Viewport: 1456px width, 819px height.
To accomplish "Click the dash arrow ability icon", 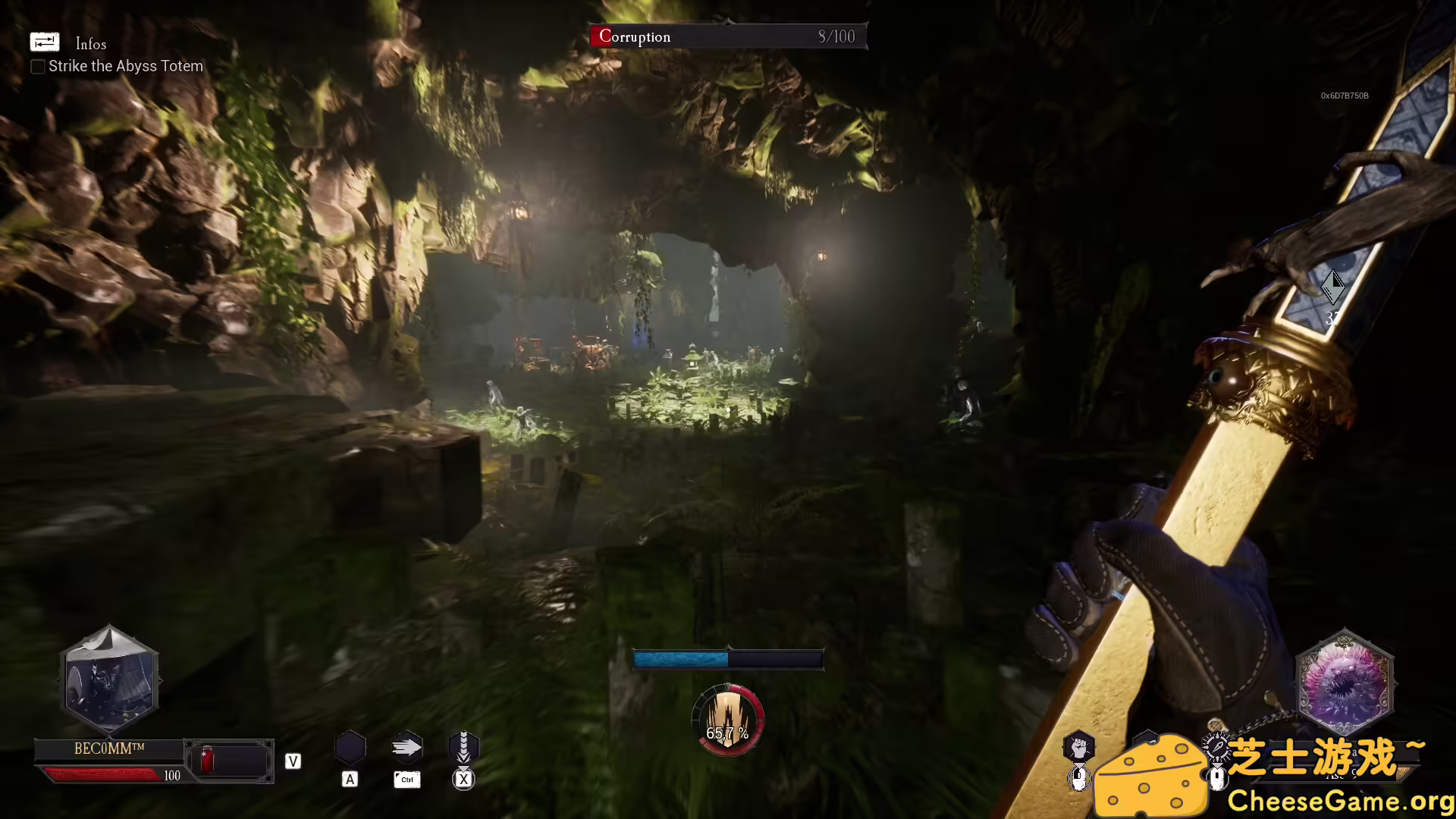I will pyautogui.click(x=407, y=748).
